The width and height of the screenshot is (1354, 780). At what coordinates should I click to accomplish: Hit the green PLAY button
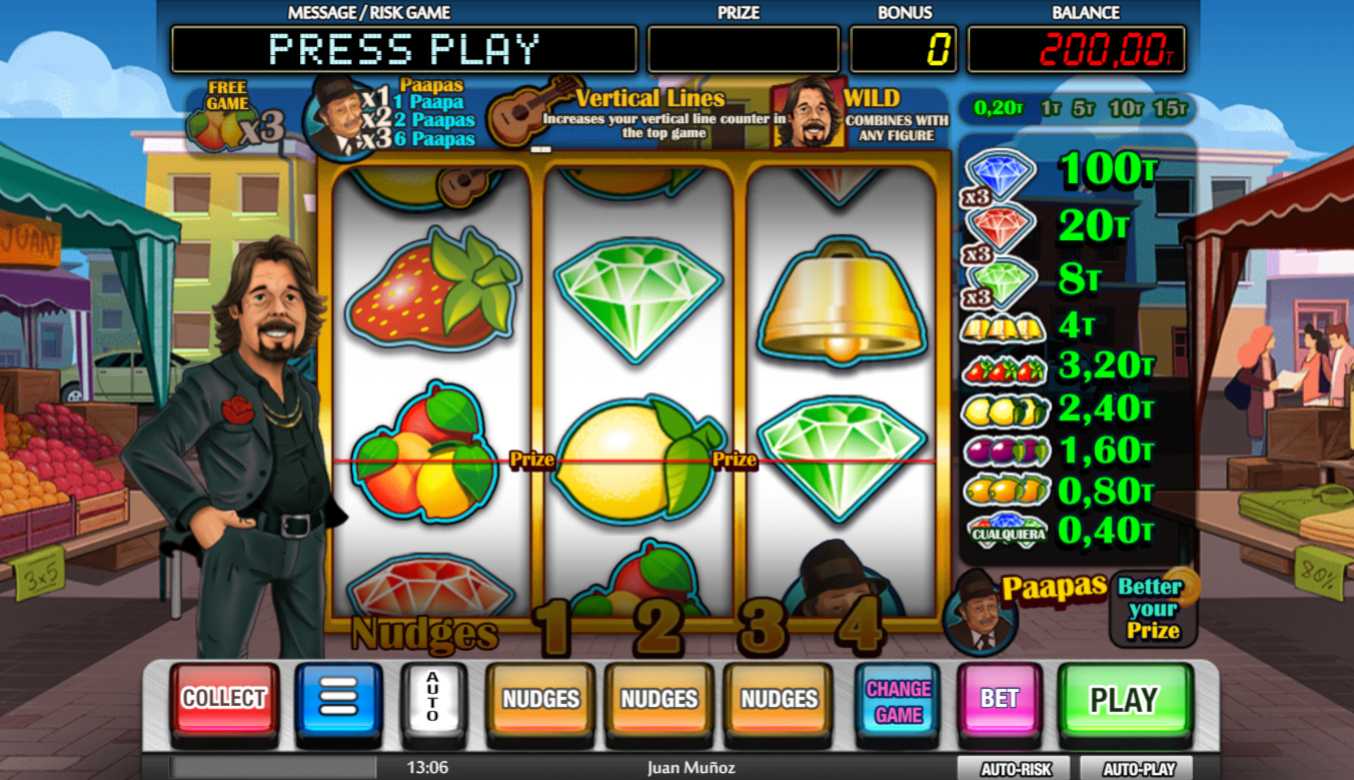click(x=1124, y=699)
